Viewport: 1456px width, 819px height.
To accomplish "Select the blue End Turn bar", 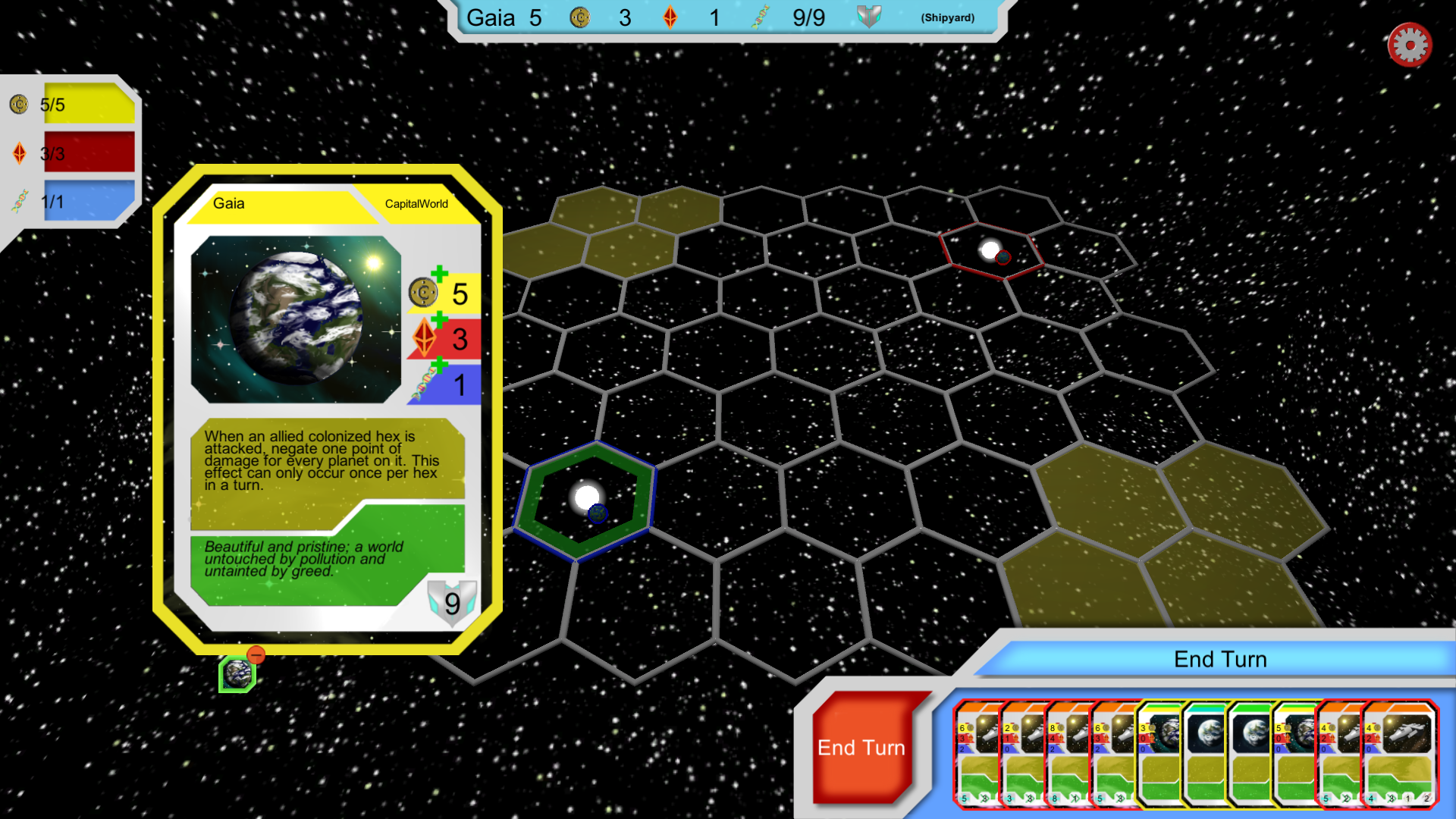I will click(1219, 659).
